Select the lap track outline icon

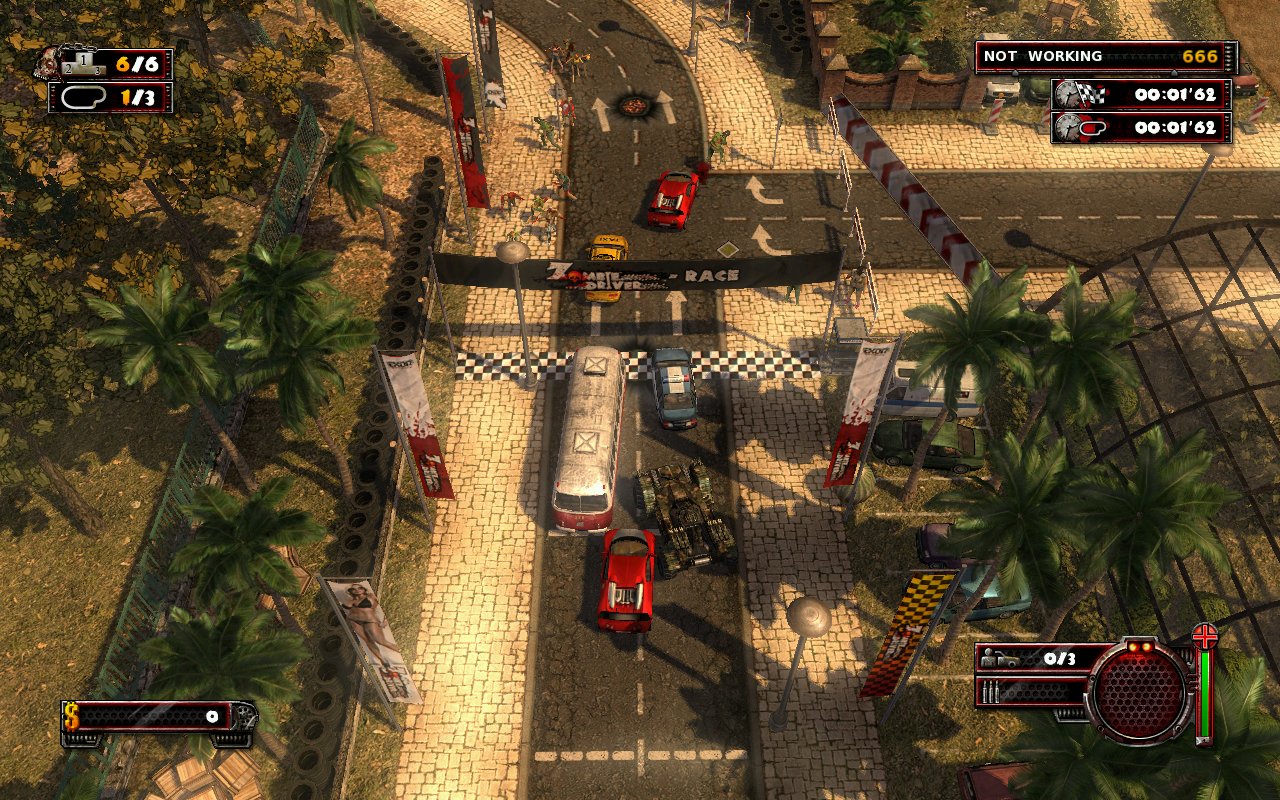click(x=78, y=98)
